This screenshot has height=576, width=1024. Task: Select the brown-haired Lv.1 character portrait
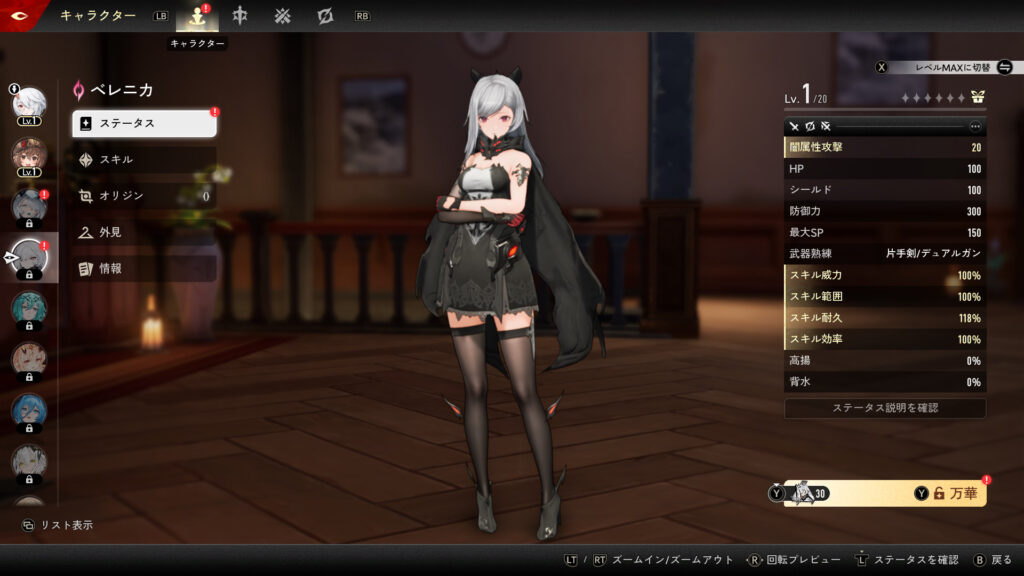(29, 155)
